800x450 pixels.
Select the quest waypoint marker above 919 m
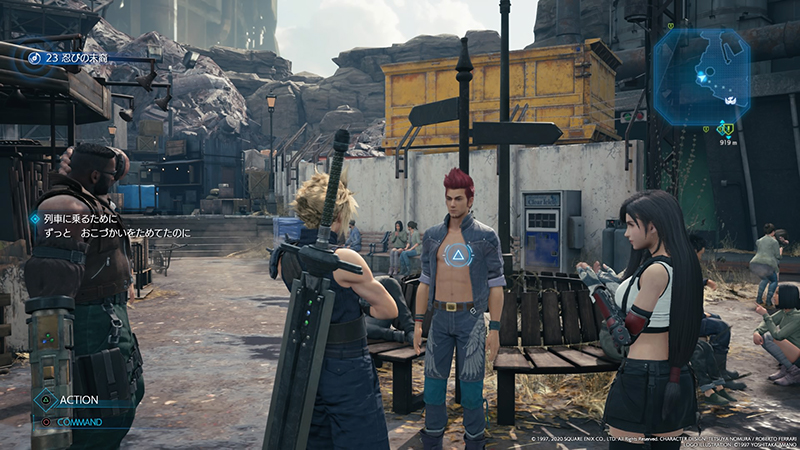(728, 128)
